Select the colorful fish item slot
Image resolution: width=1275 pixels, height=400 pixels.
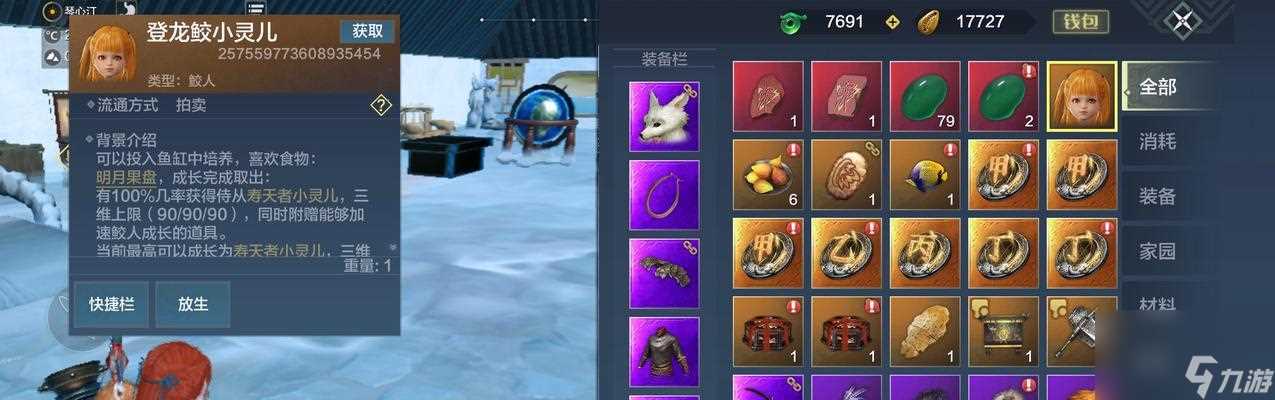tap(925, 174)
